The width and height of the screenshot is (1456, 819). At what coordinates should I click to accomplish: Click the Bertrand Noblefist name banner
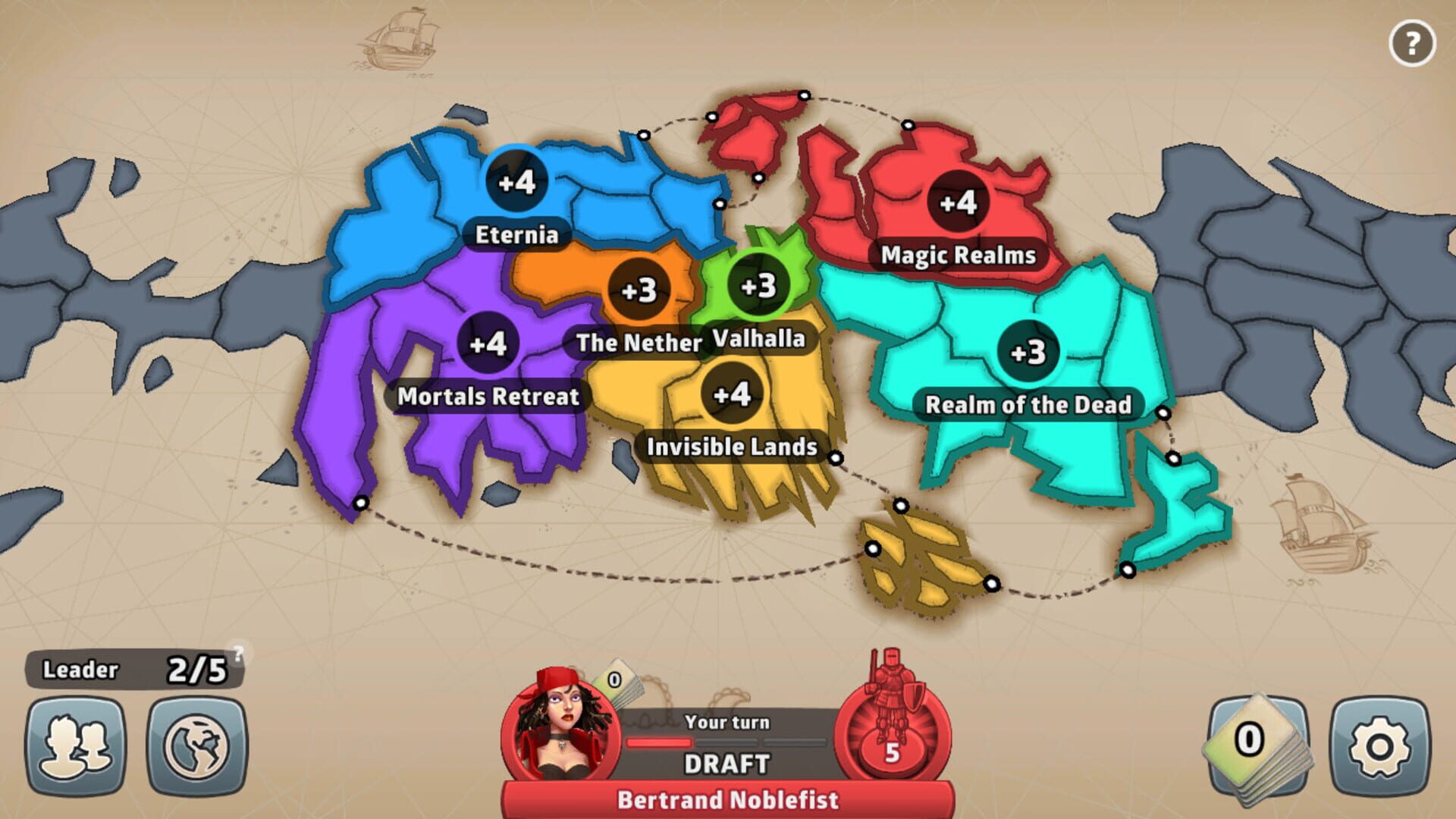click(x=726, y=799)
